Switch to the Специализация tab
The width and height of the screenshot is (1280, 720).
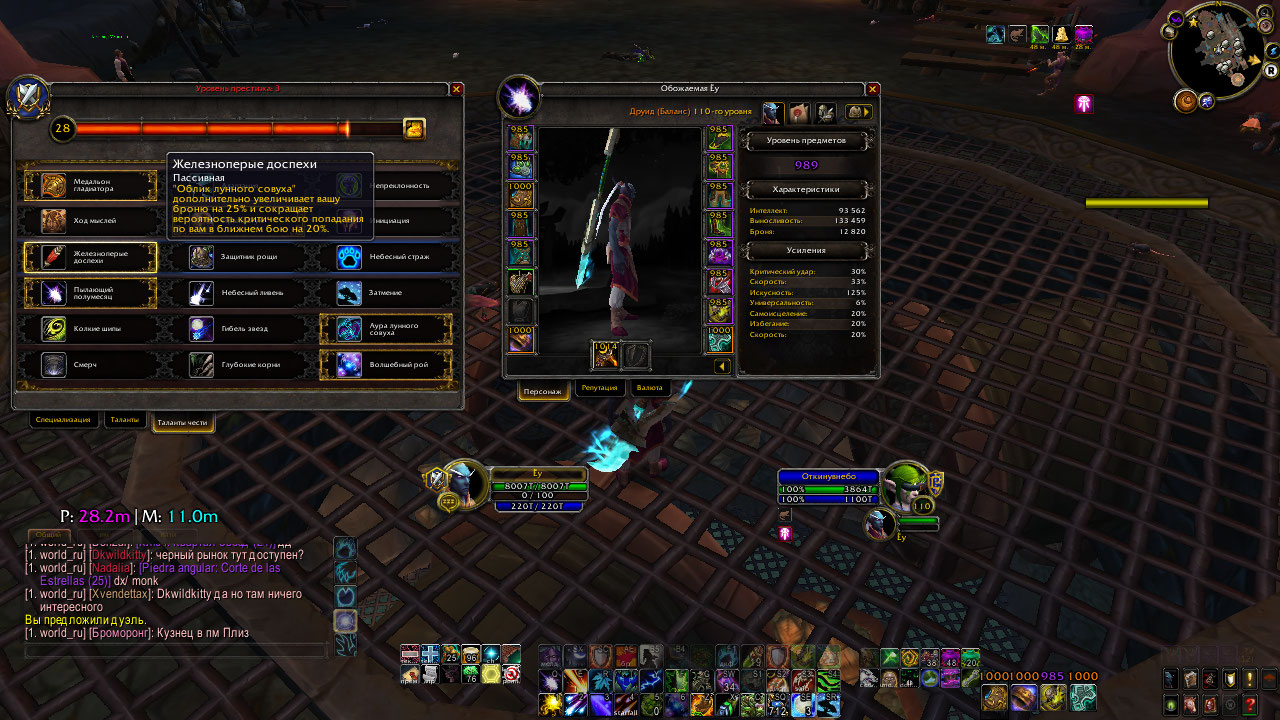64,421
